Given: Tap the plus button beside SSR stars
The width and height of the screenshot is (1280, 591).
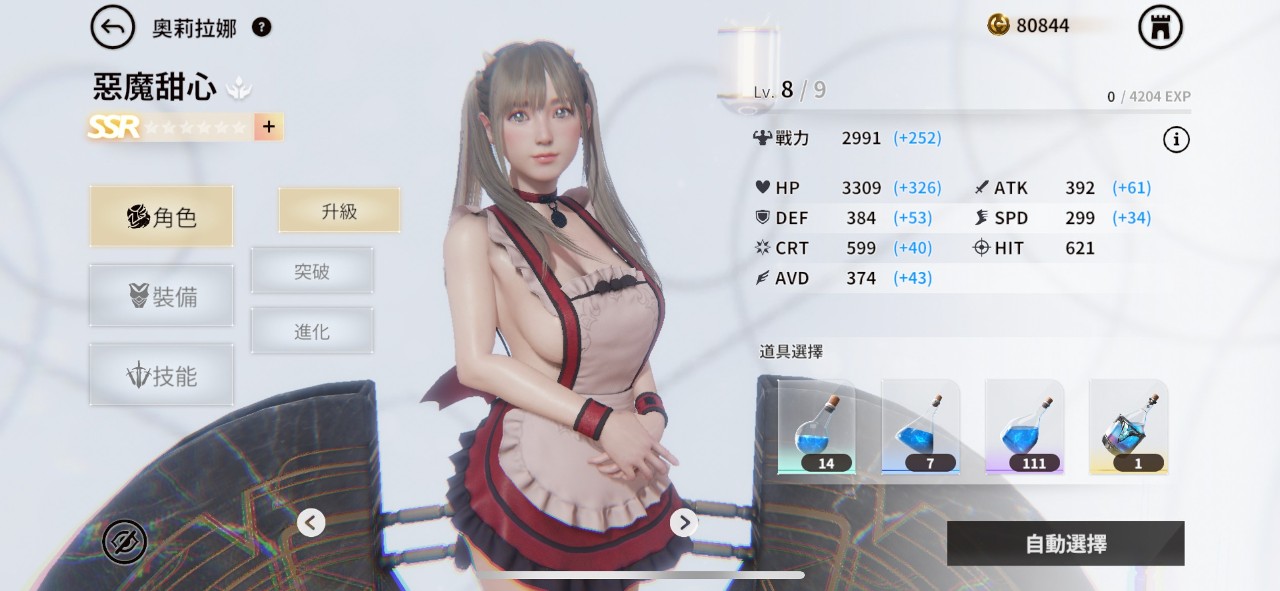Looking at the screenshot, I should click(267, 127).
